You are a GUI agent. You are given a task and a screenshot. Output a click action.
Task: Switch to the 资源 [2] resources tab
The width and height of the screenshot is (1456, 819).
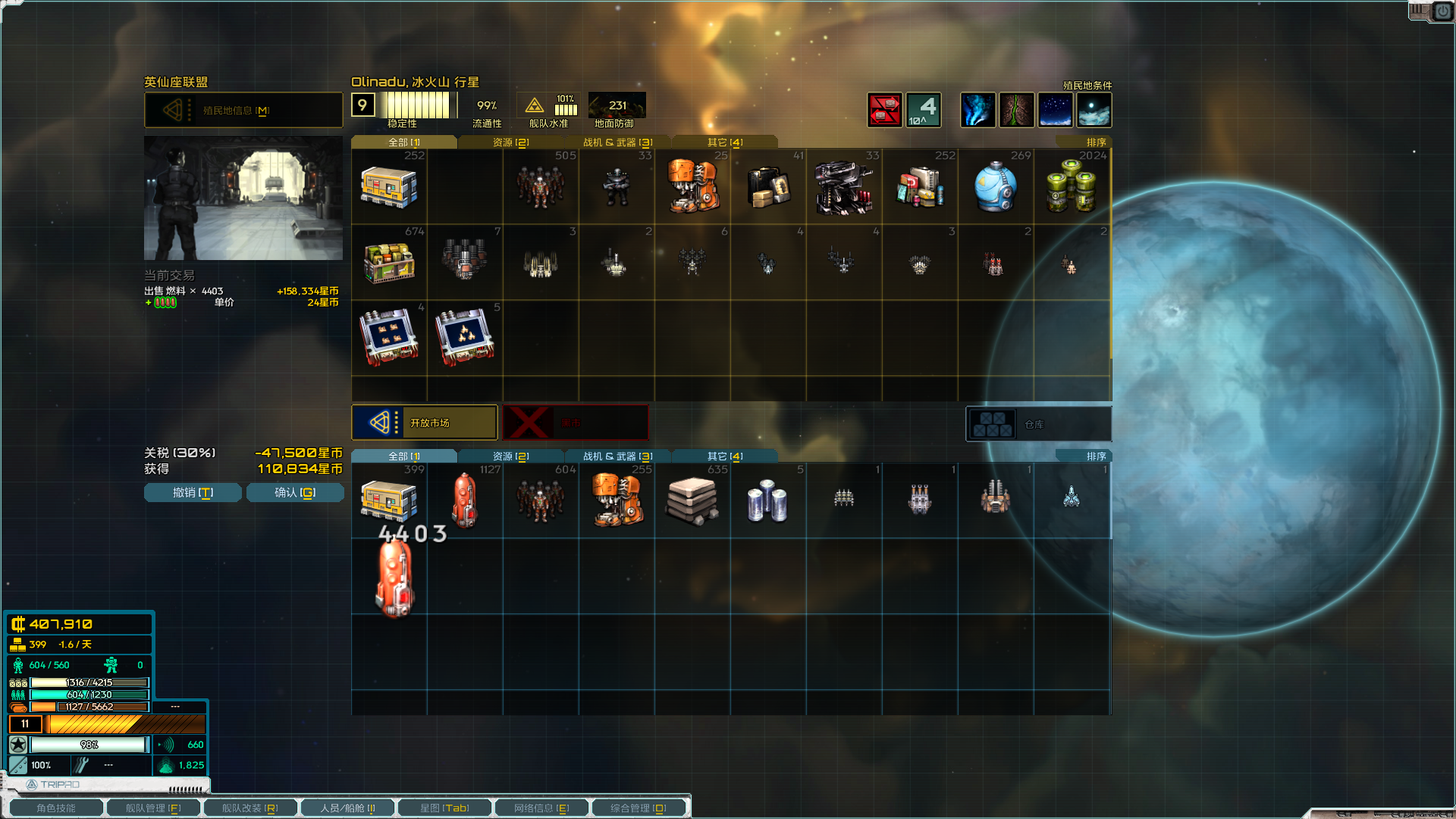[508, 141]
